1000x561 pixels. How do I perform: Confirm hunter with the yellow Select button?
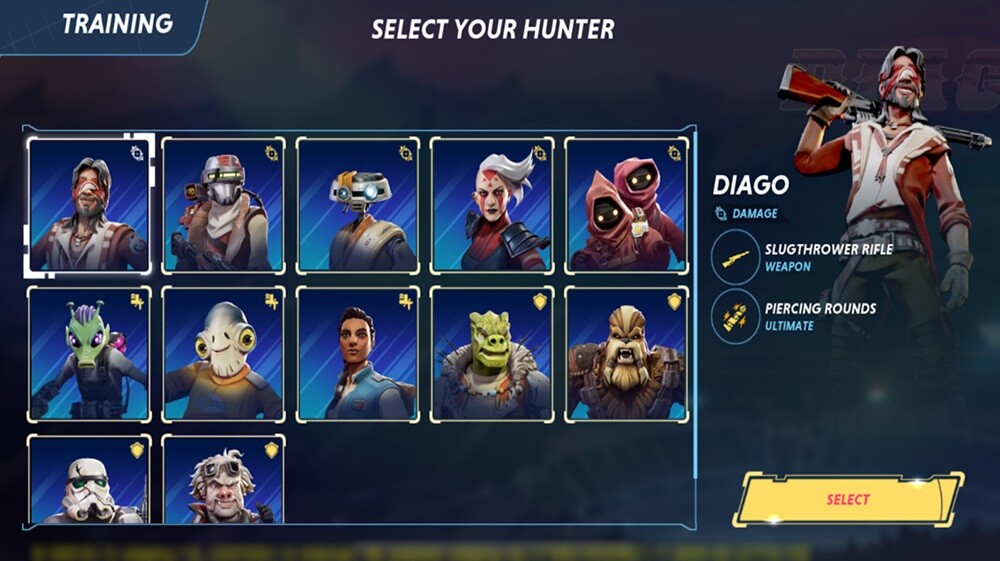848,499
